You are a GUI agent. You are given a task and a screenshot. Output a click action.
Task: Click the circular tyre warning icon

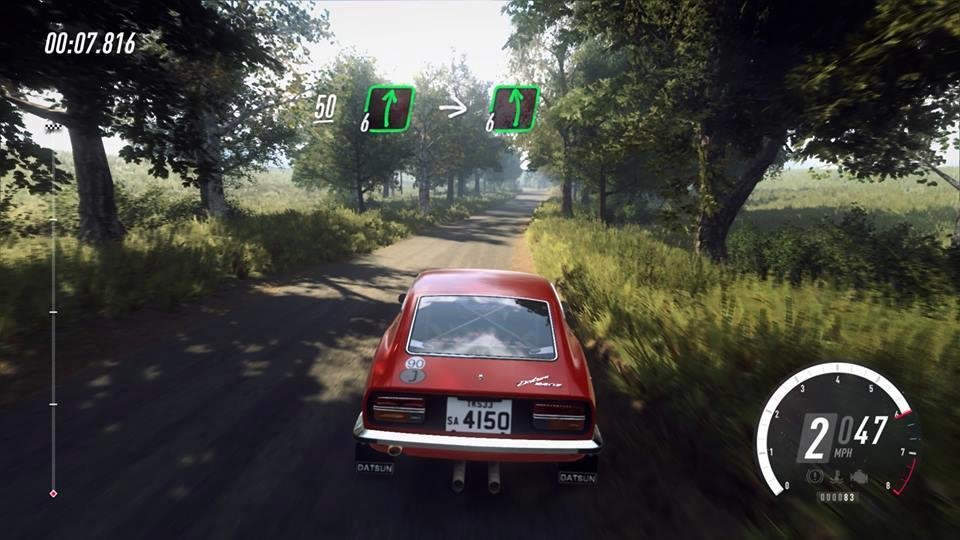coord(815,476)
